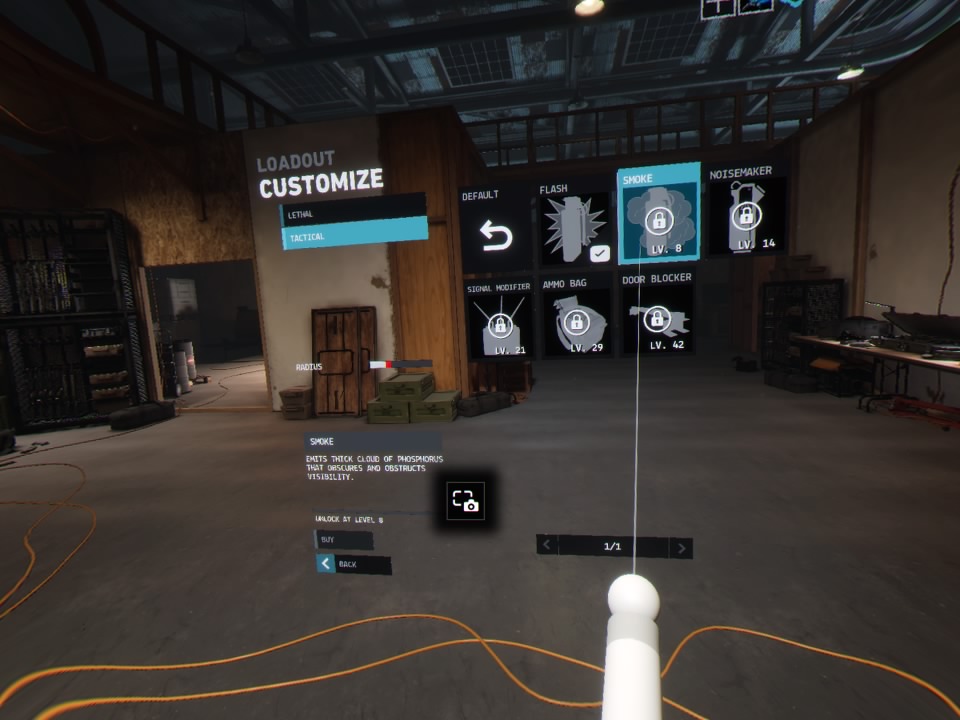This screenshot has width=960, height=720.
Task: Equip the Flash grenade
Action: coord(575,225)
